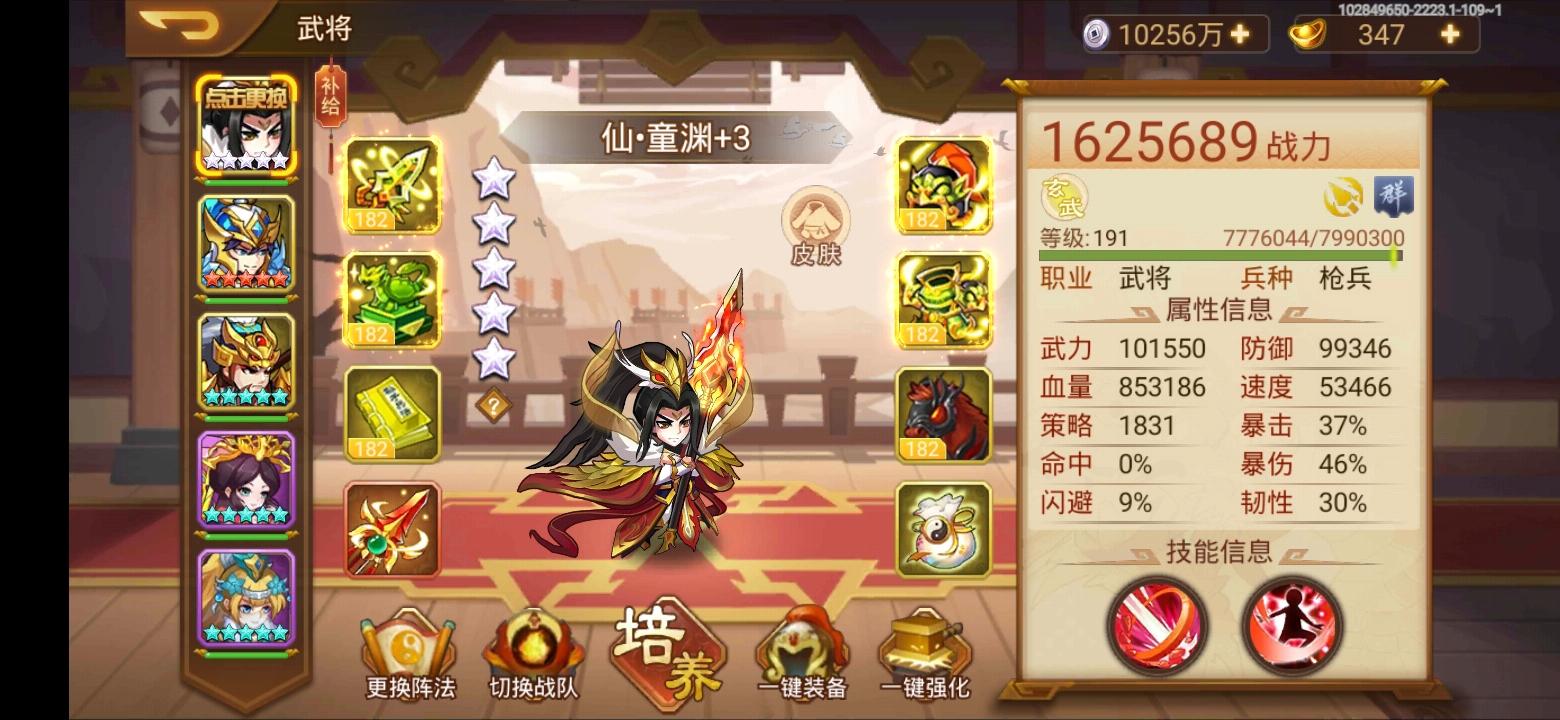Image resolution: width=1560 pixels, height=720 pixels.
Task: Open the green dragon seal equipment slot
Action: pyautogui.click(x=391, y=299)
